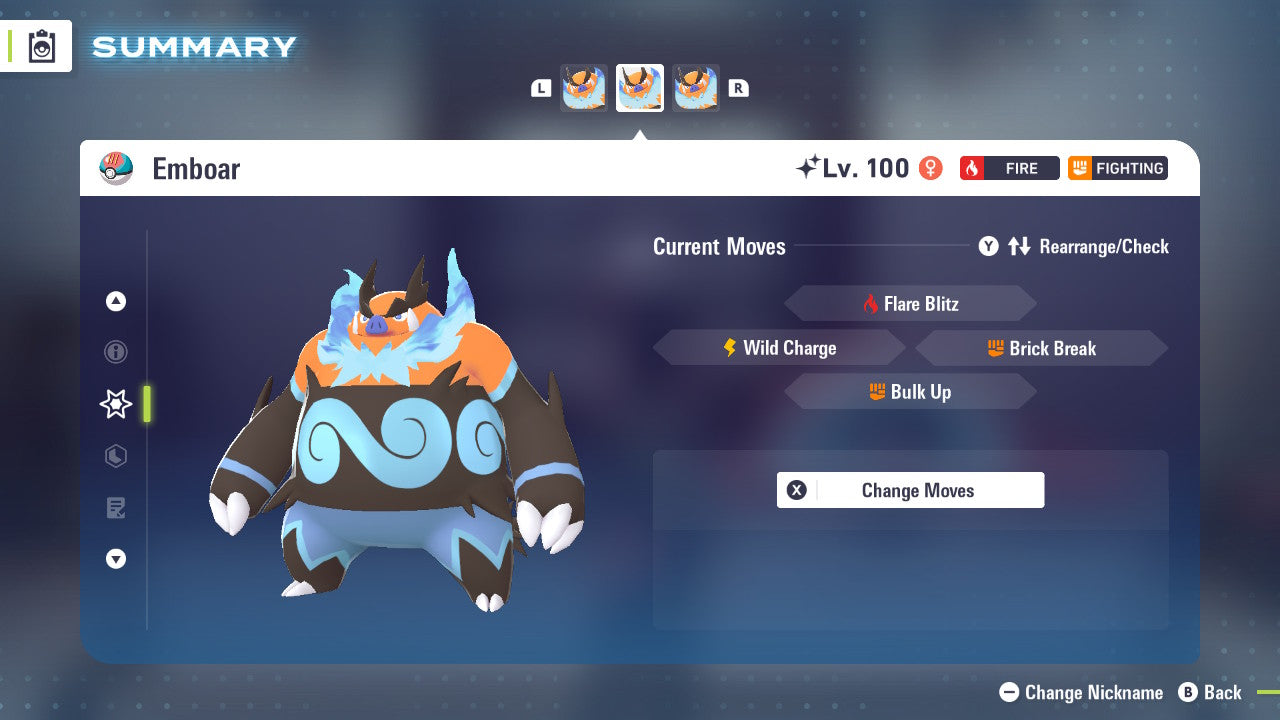Screen dimensions: 1280x720
Task: Click the flame icon on the FIRE badge
Action: click(972, 168)
